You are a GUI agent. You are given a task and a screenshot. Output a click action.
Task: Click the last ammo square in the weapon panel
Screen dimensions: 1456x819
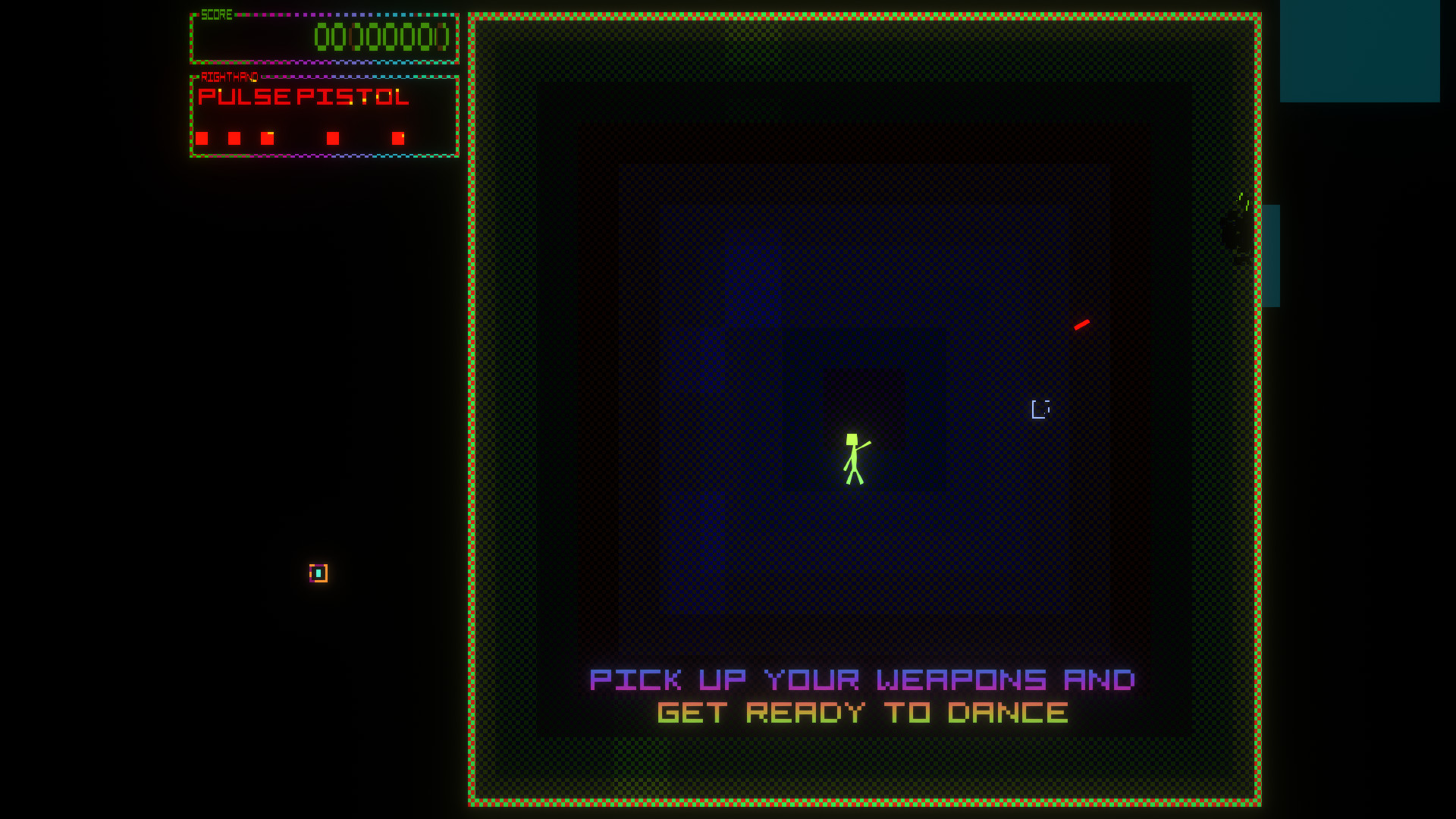(398, 138)
